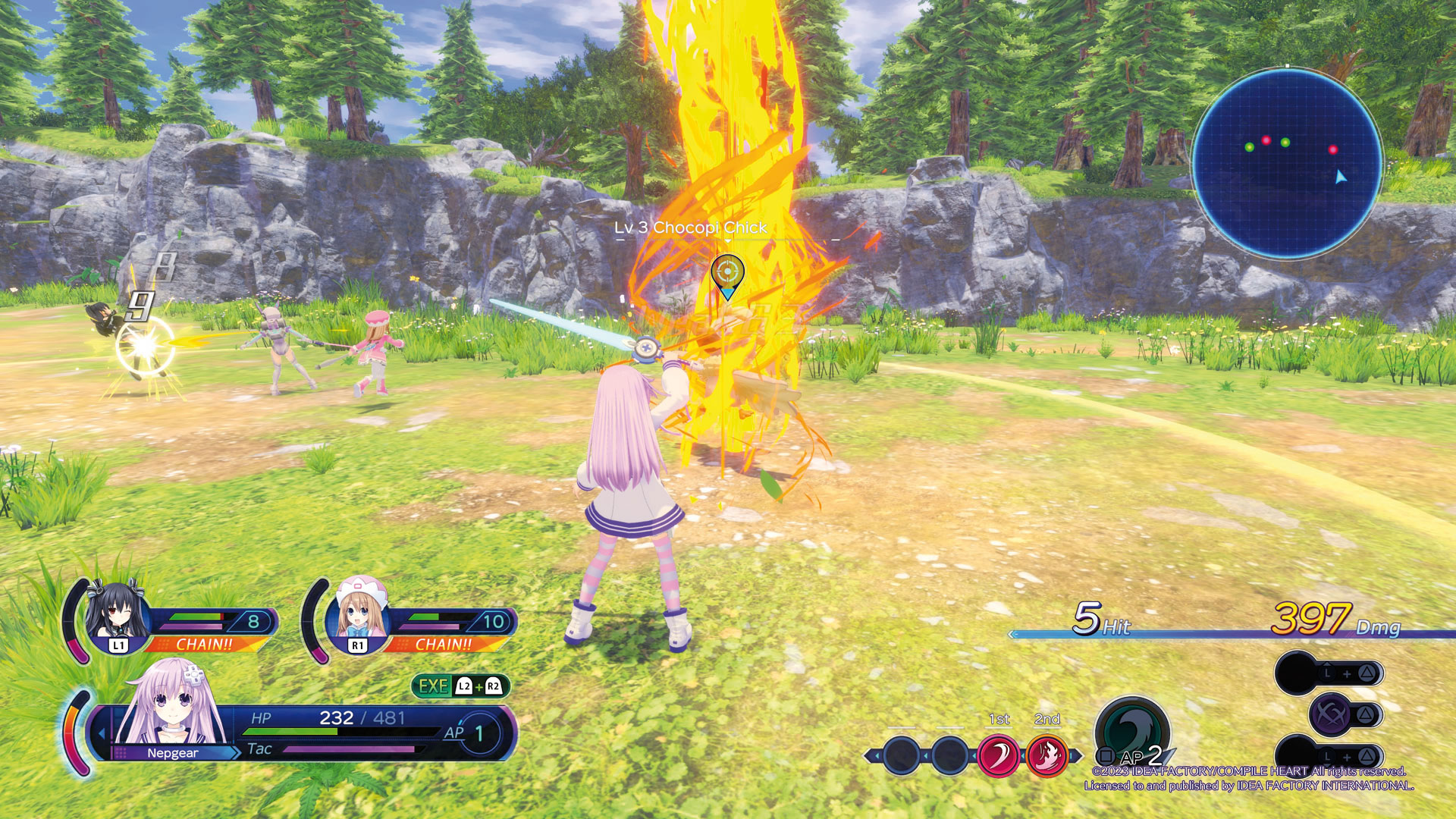Activate the teal wave attack skill
The height and width of the screenshot is (819, 1456).
[1131, 730]
